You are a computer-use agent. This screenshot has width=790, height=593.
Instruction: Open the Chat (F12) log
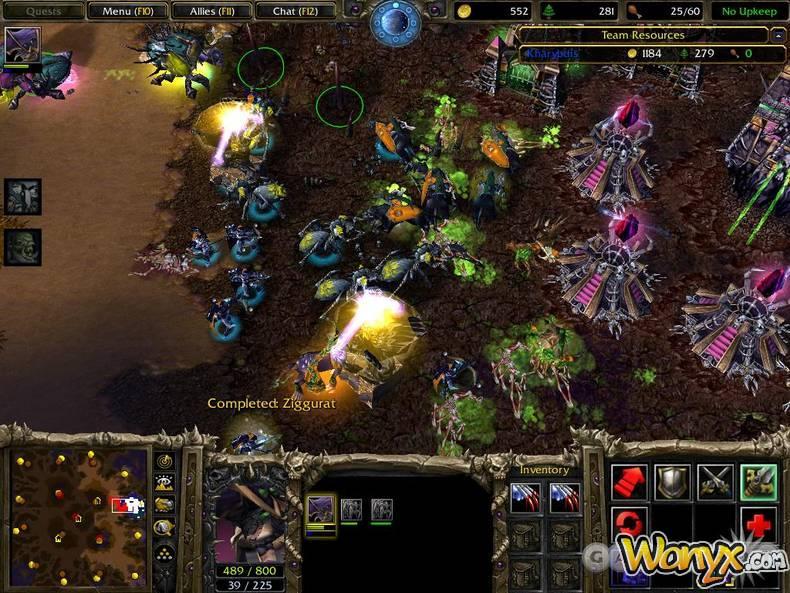[297, 11]
